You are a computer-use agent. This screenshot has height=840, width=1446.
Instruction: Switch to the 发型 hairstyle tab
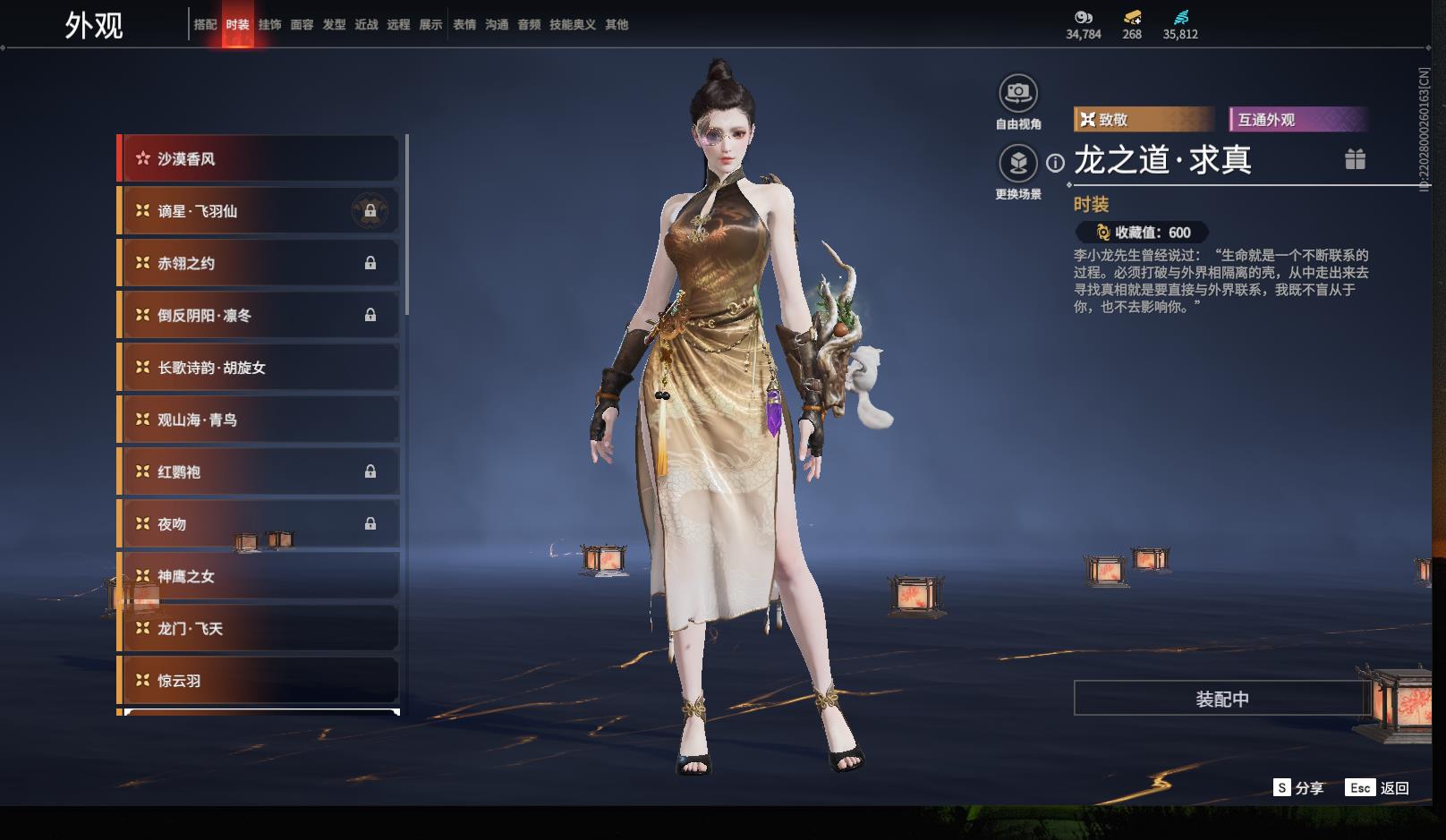pos(334,25)
